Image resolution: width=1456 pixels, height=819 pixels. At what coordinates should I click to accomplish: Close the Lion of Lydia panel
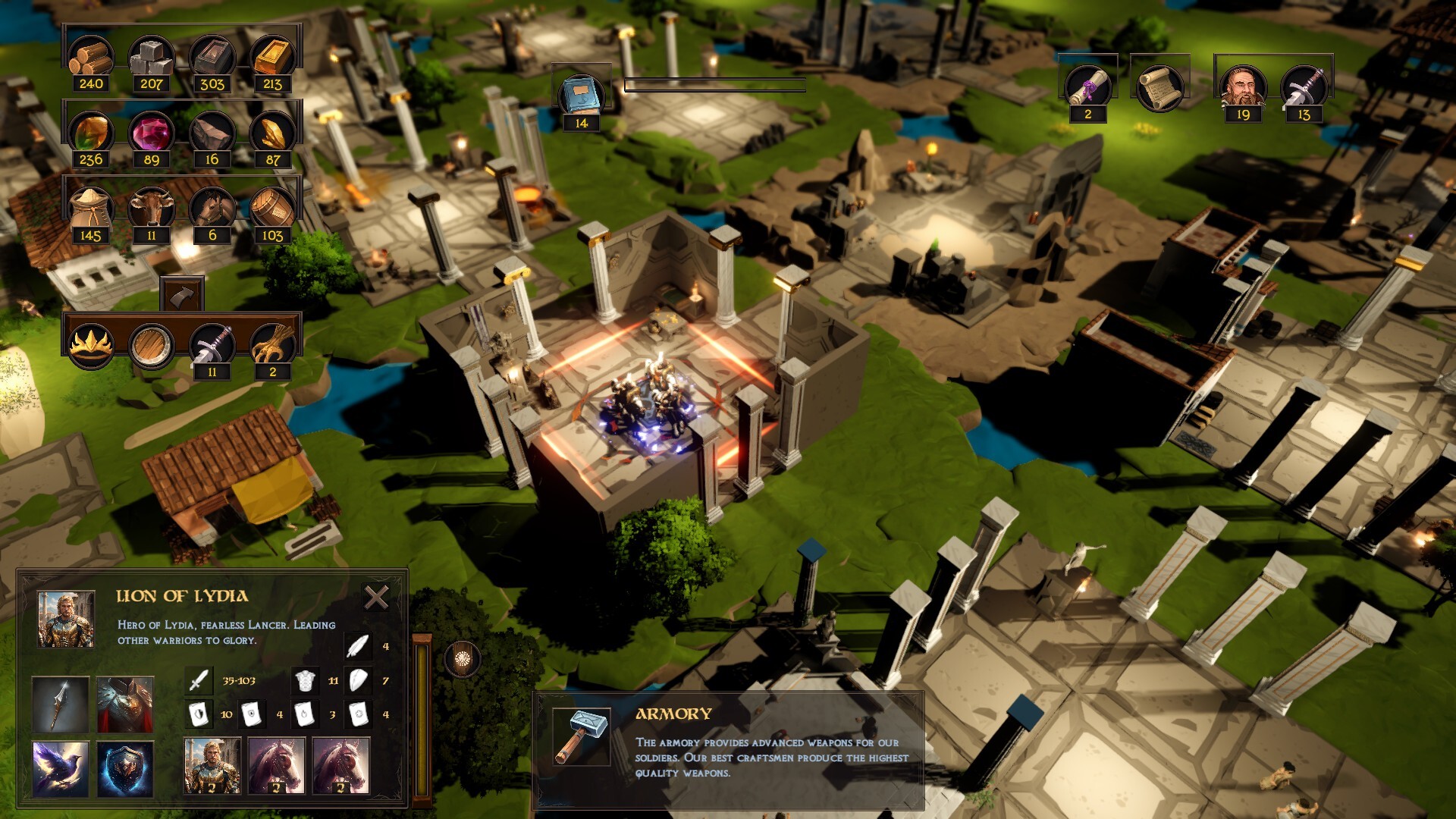tap(376, 598)
